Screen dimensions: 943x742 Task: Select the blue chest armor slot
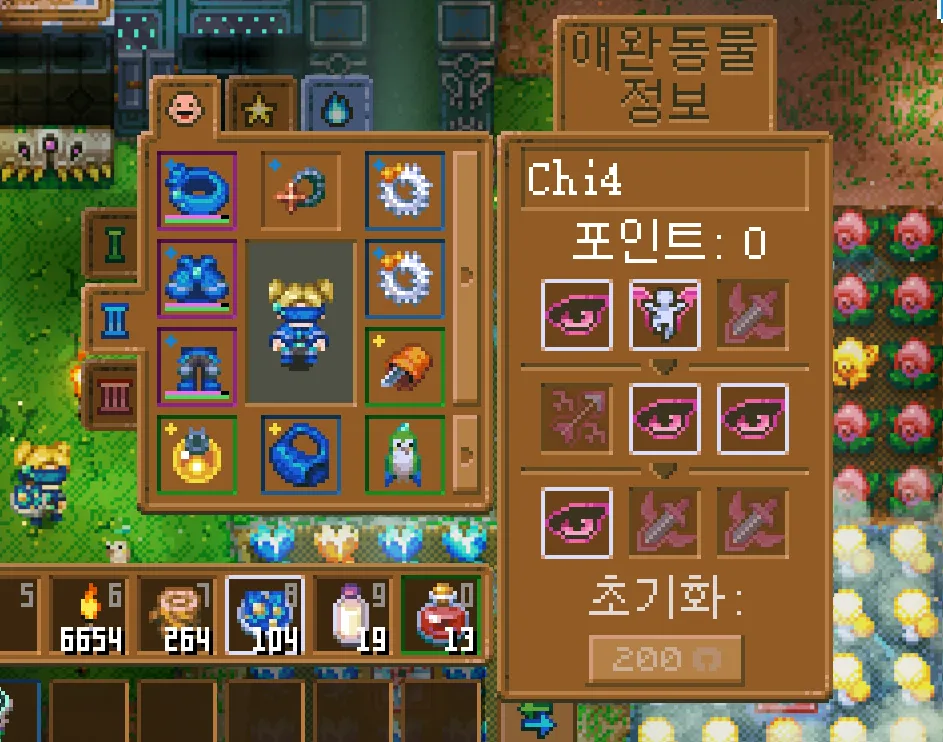tap(197, 278)
